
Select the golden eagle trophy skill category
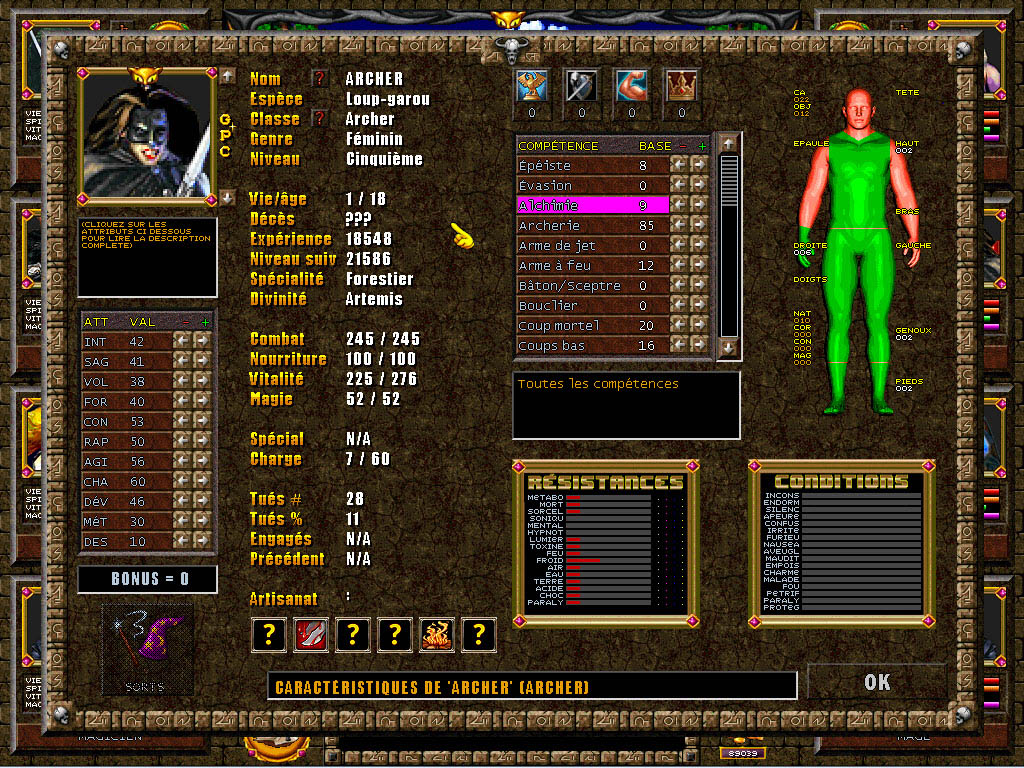coord(531,87)
